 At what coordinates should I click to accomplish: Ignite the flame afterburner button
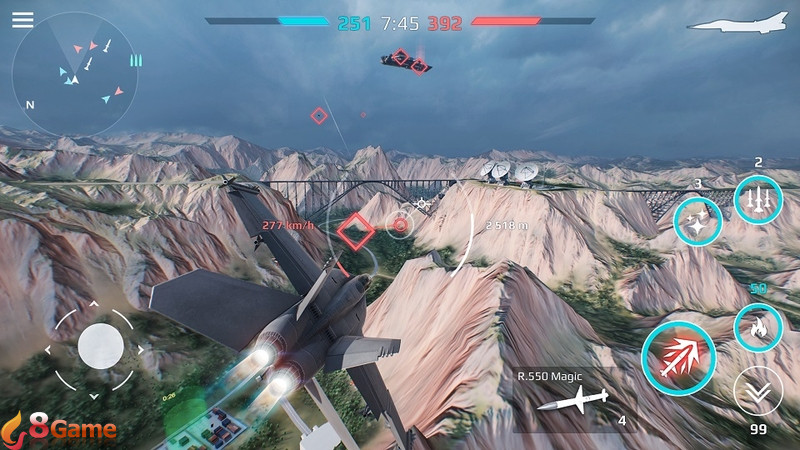point(757,327)
